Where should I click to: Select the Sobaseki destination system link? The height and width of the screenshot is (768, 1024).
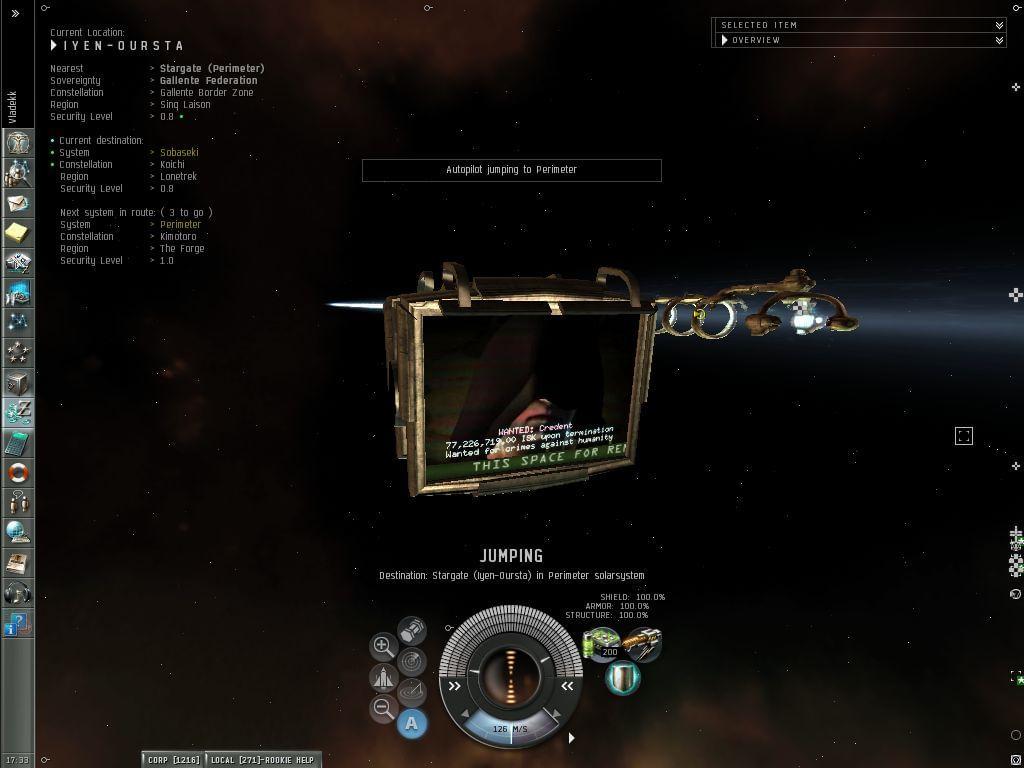(179, 152)
